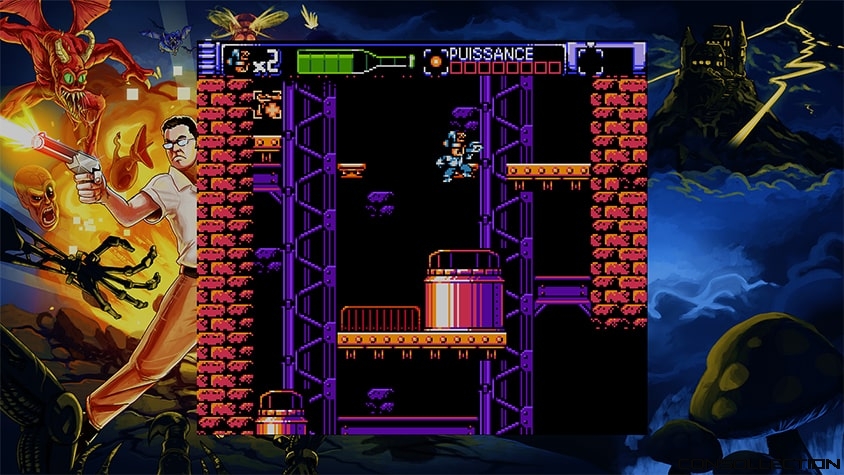Click the player lives portrait icon
This screenshot has width=844, height=475.
pyautogui.click(x=238, y=59)
